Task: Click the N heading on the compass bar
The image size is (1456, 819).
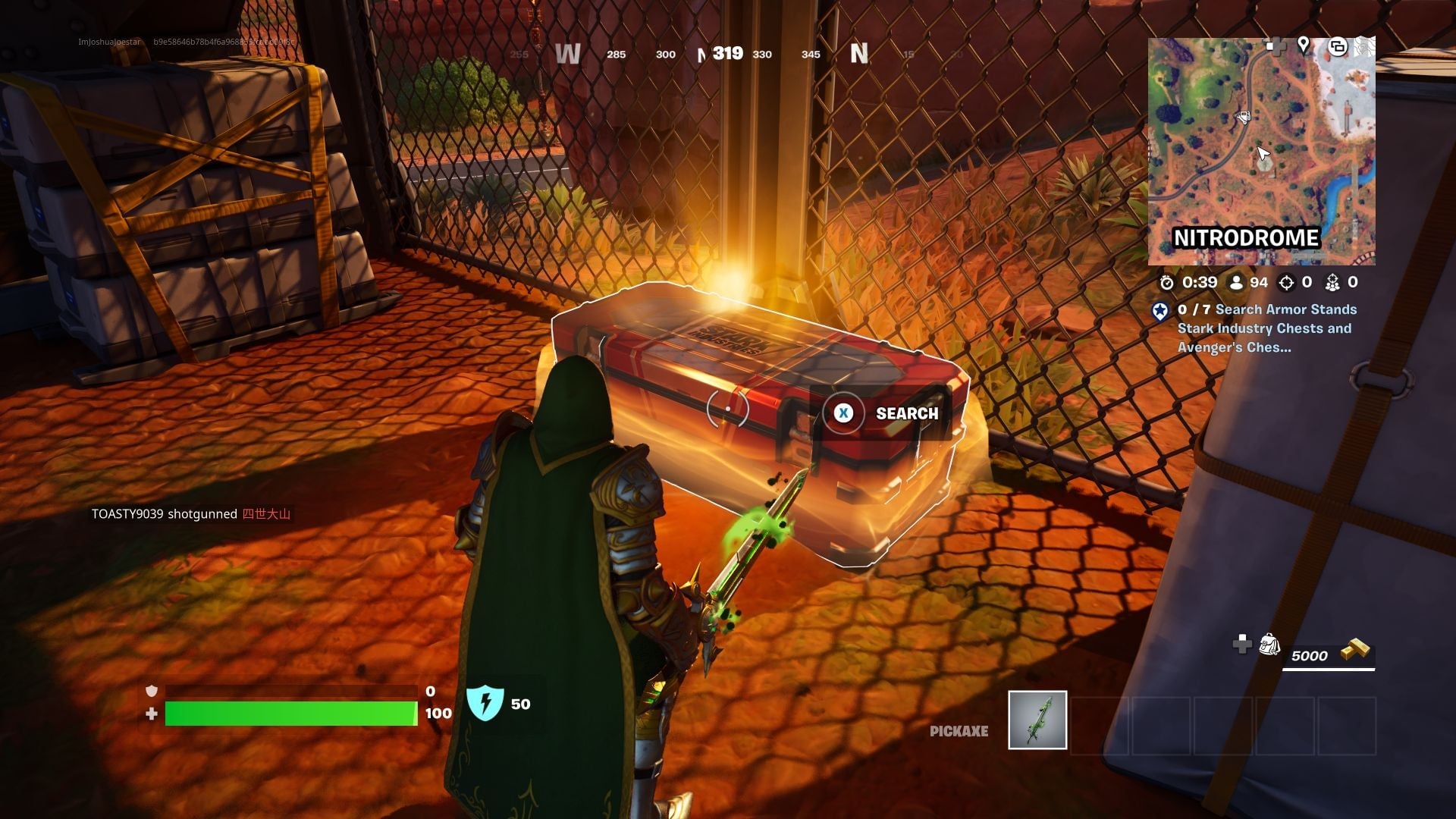Action: pos(858,55)
